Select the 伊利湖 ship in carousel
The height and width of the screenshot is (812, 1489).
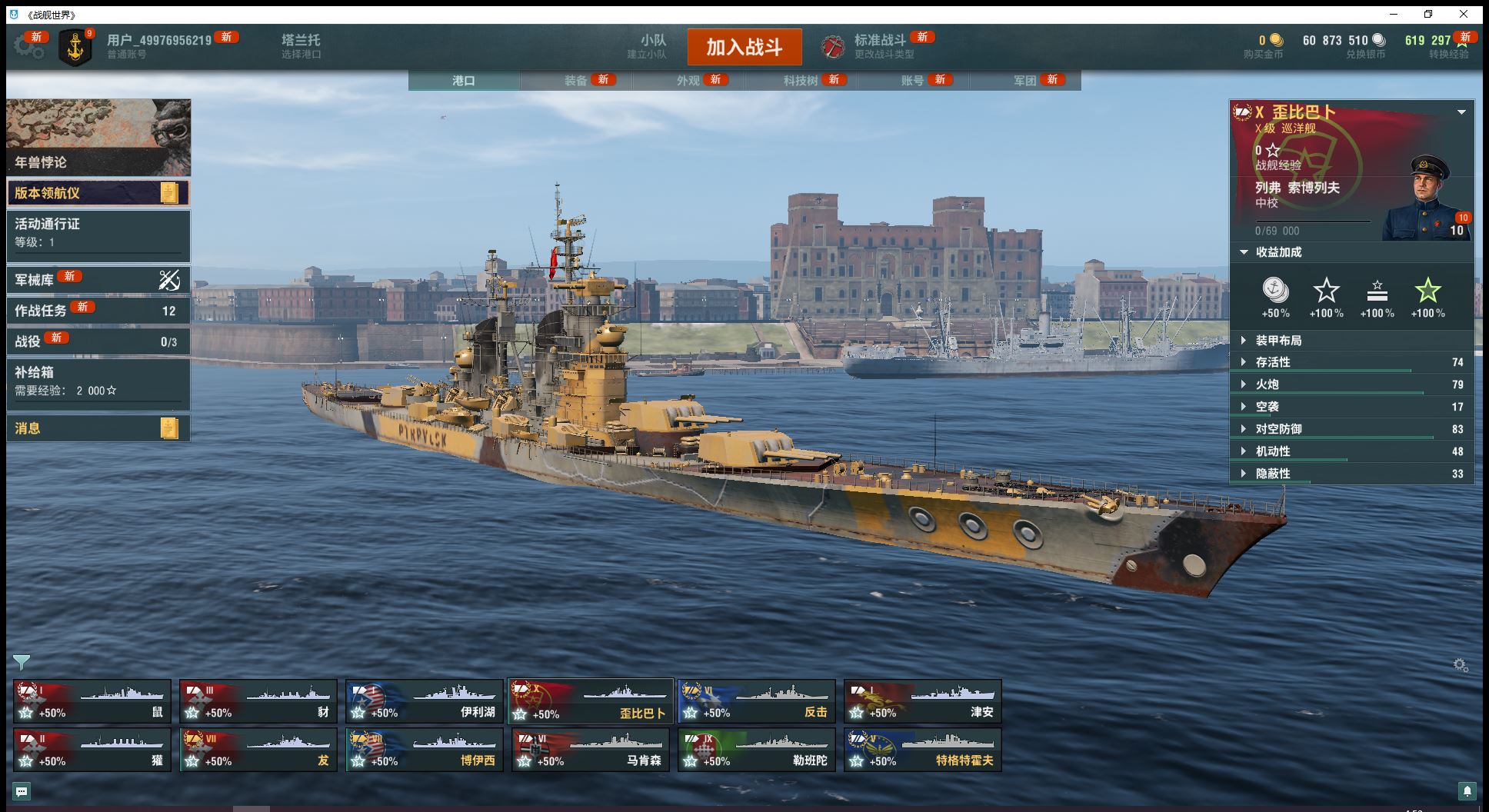(x=424, y=701)
